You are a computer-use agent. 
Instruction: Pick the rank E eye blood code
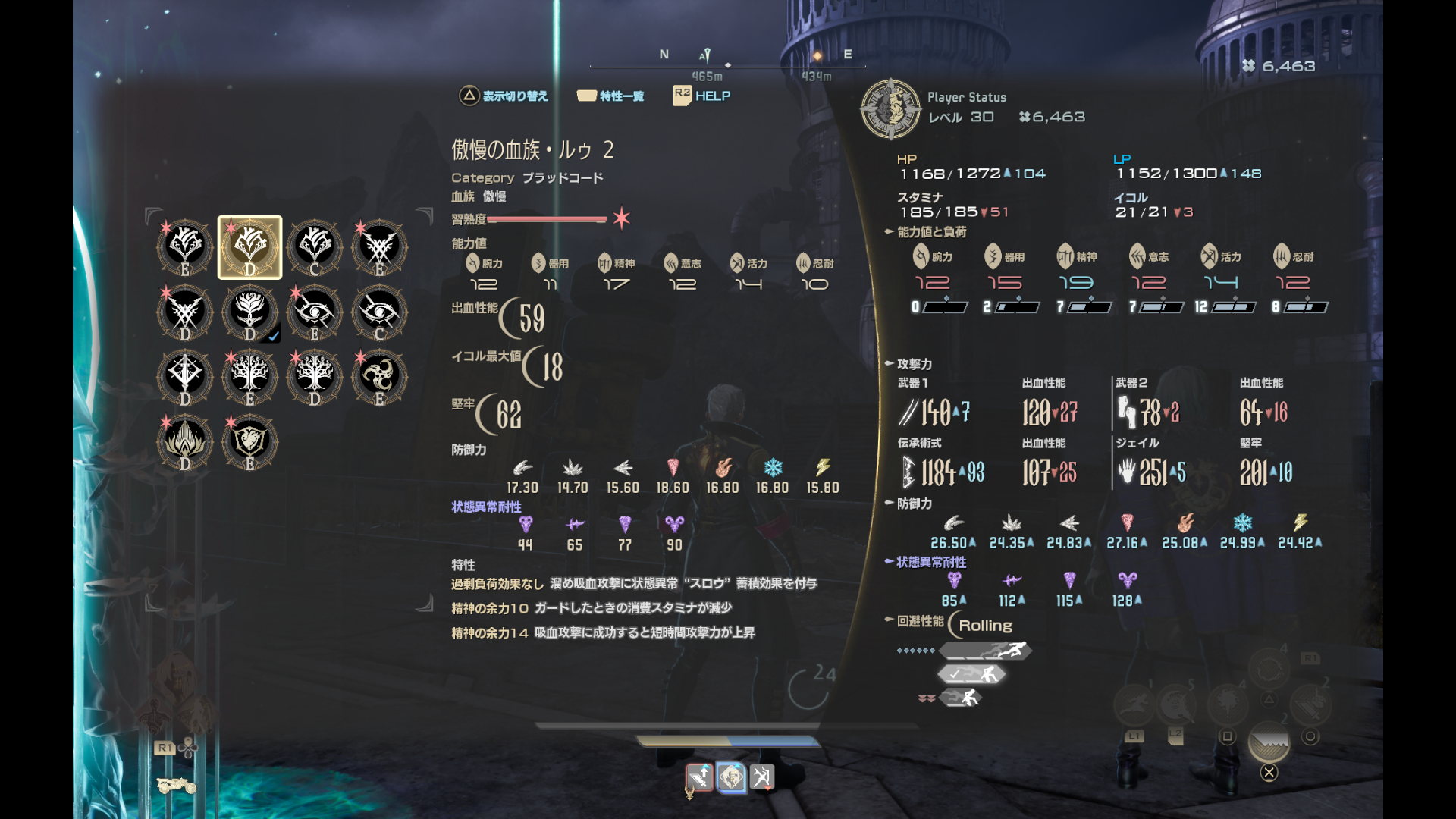315,312
